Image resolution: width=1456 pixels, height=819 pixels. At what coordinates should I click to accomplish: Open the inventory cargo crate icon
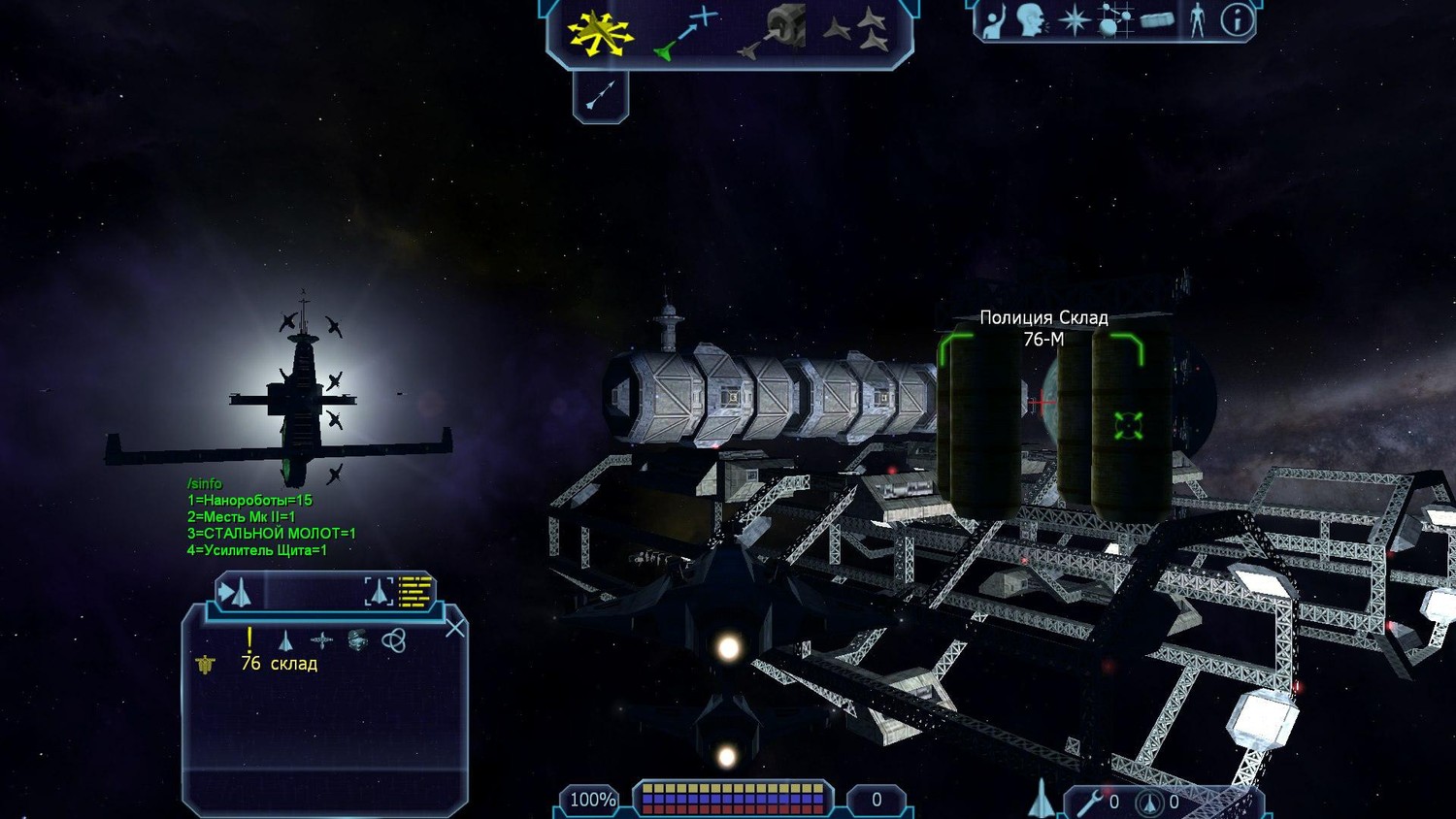point(1156,20)
